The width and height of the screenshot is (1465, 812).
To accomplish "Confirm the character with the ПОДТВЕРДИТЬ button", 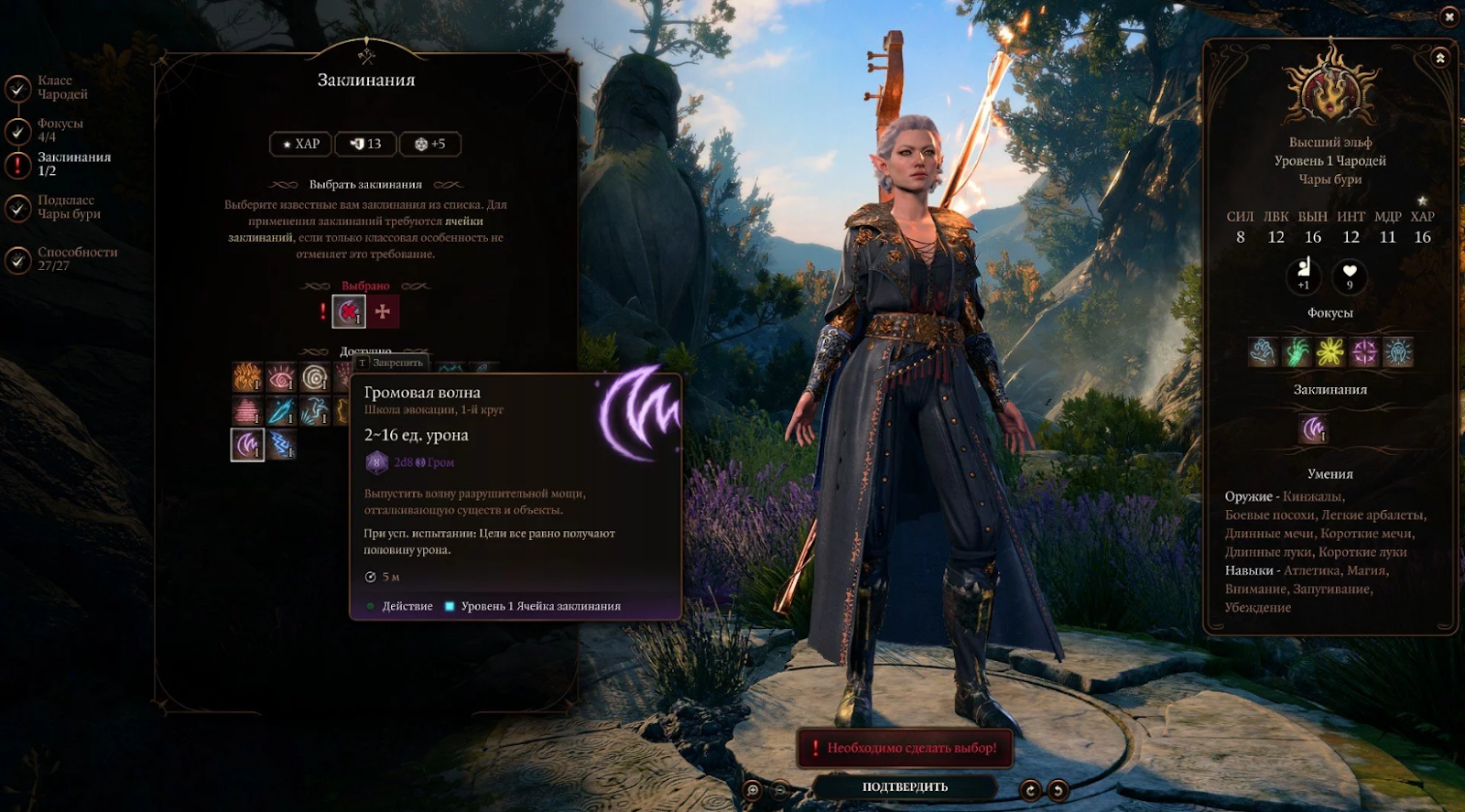I will click(905, 786).
